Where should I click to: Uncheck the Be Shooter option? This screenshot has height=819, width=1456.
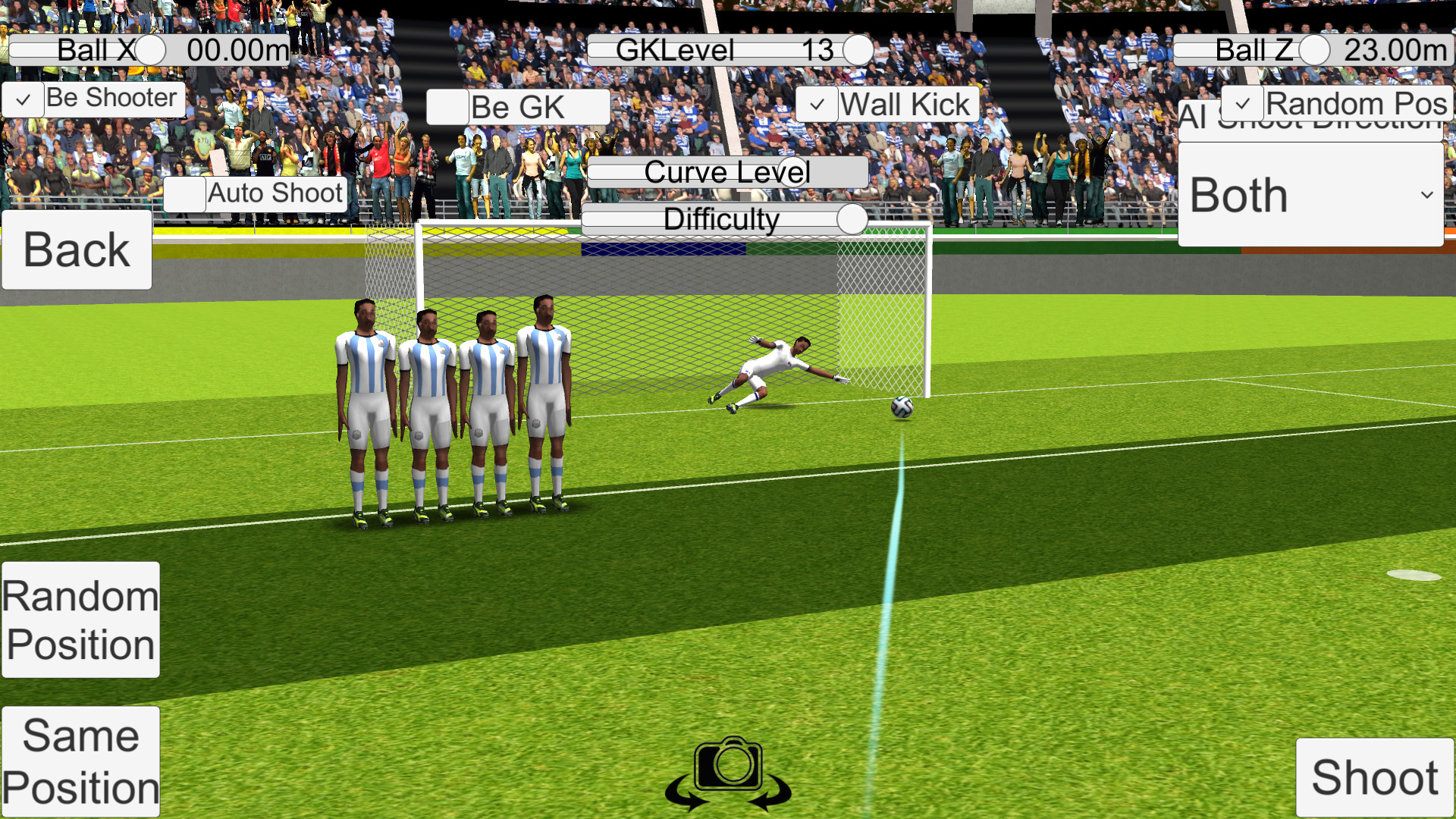tap(23, 99)
